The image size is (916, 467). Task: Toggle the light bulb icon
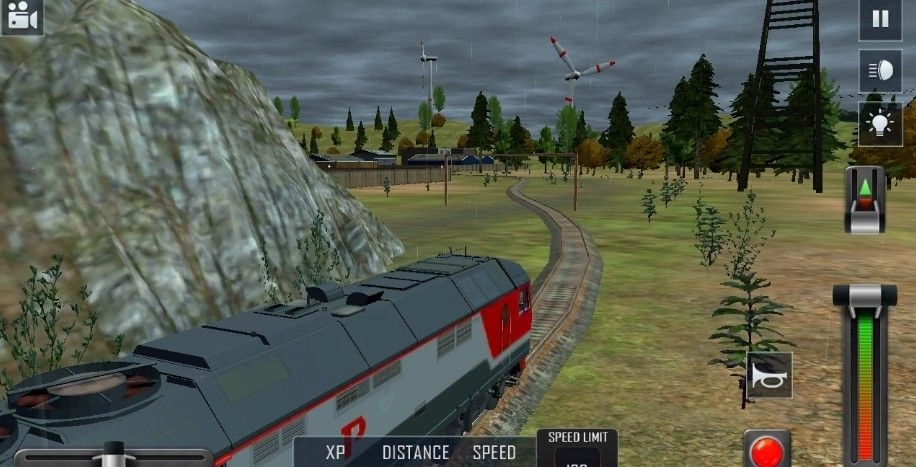click(880, 123)
